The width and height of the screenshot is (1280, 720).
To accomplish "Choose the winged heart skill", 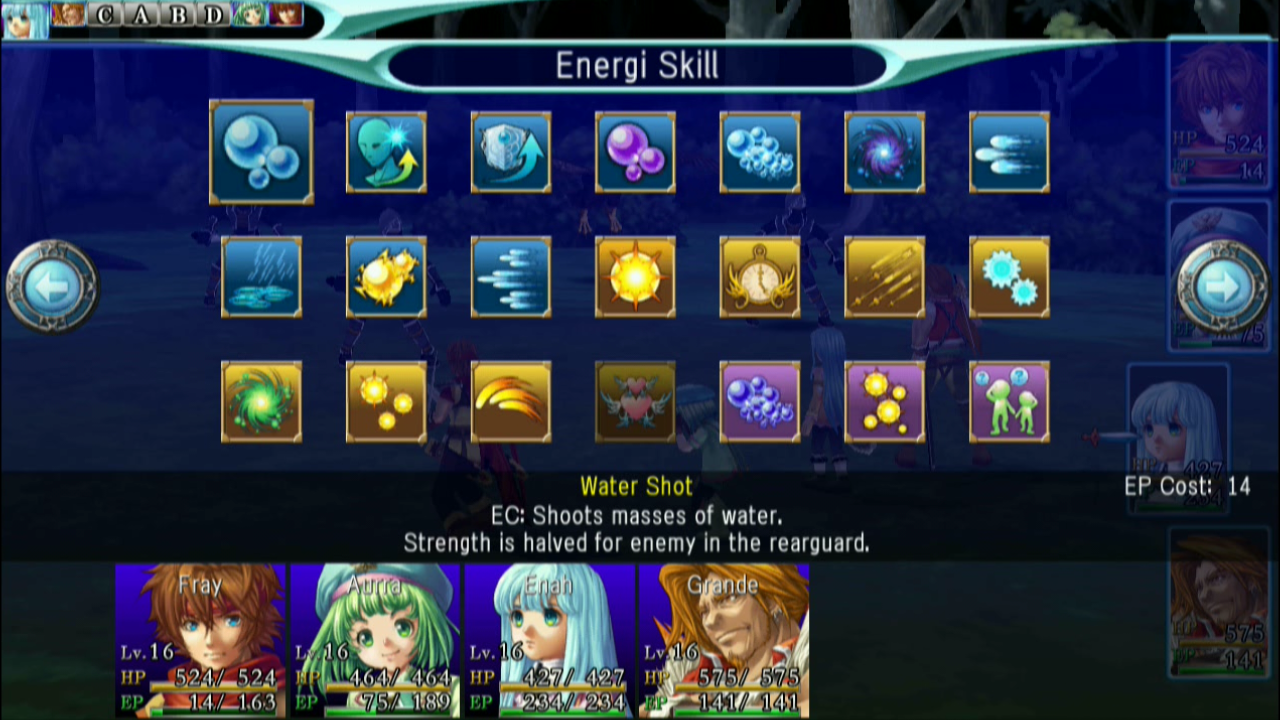I will 636,402.
